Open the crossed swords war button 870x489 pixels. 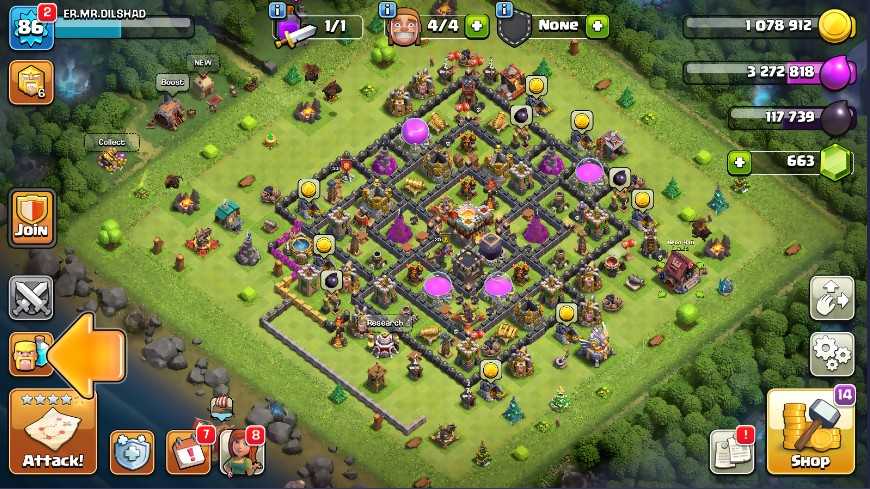click(x=31, y=297)
